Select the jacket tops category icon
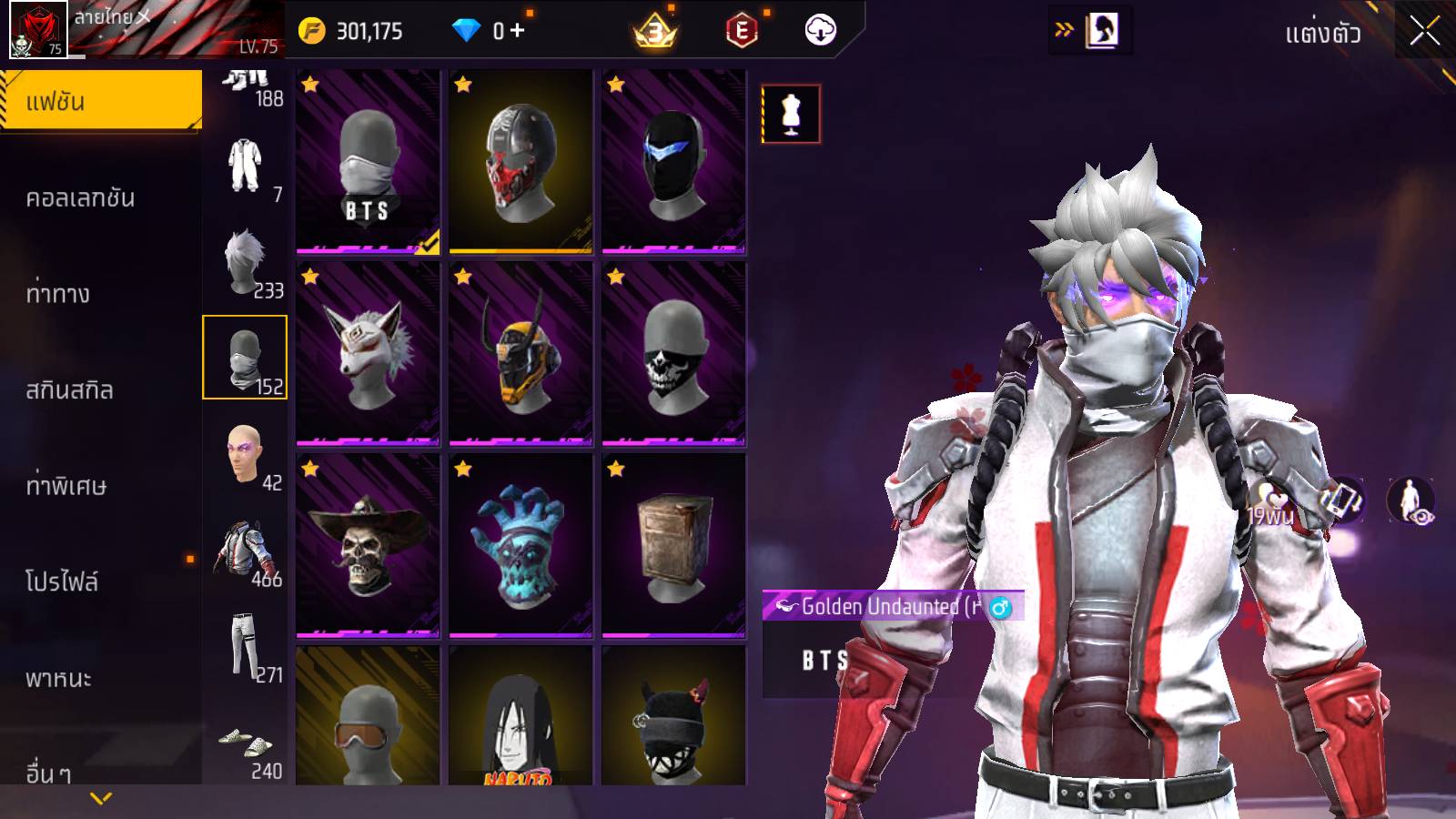The height and width of the screenshot is (819, 1456). pos(244,551)
